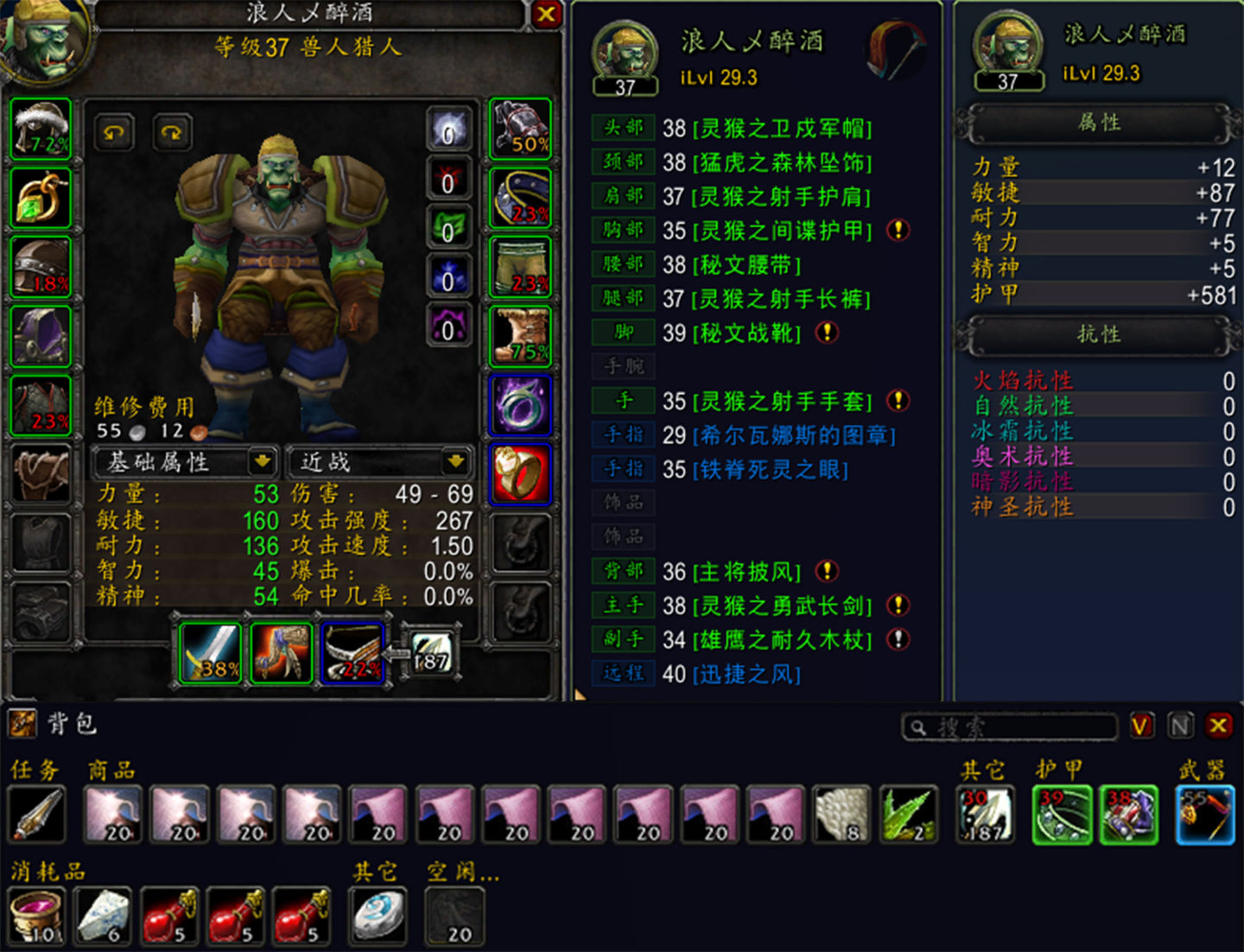Click the [迅捷之风] ranged weapon link
Image resolution: width=1244 pixels, height=952 pixels.
(745, 674)
